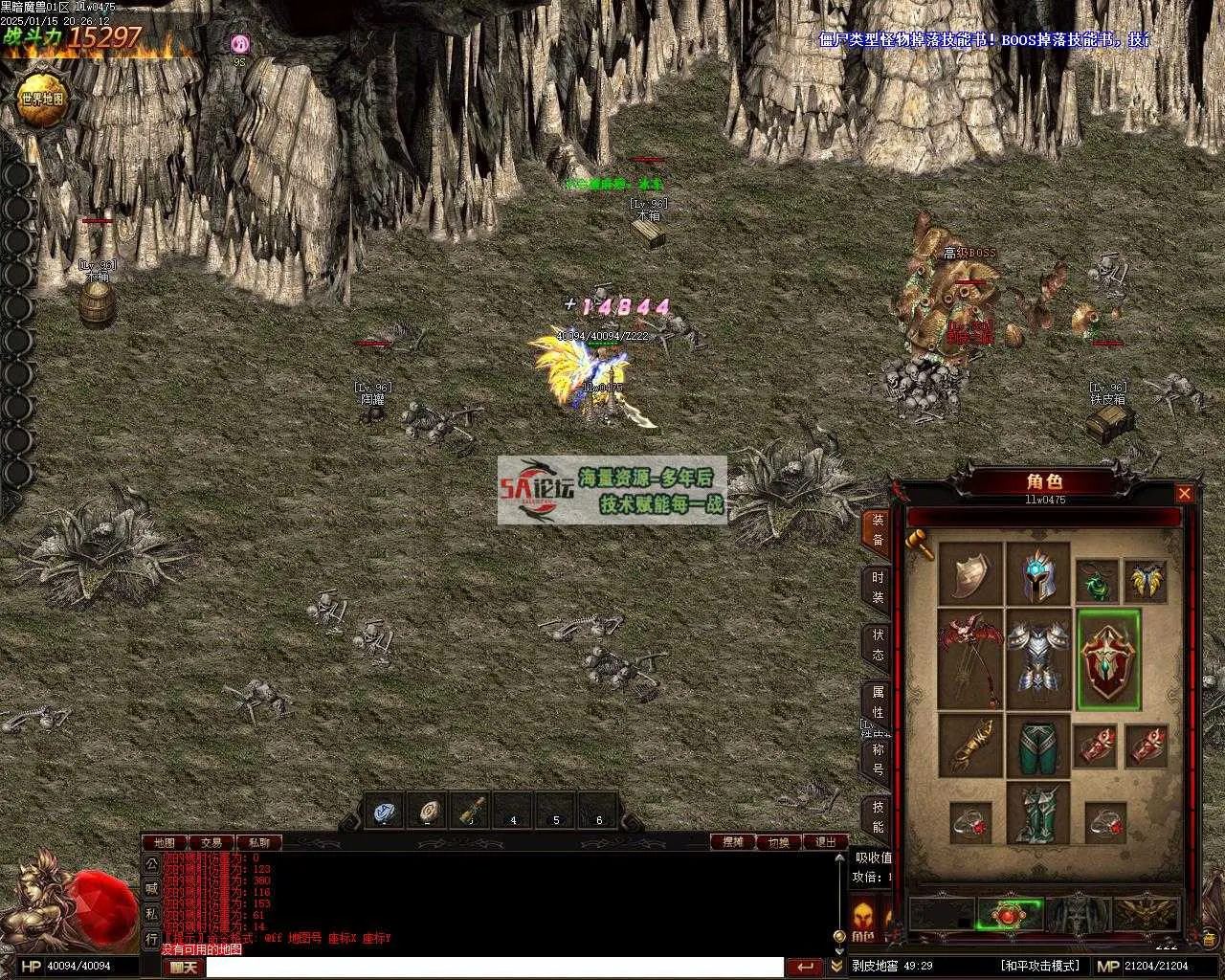This screenshot has height=980, width=1225.
Task: Open the 属性 attributes tab
Action: pos(877,702)
